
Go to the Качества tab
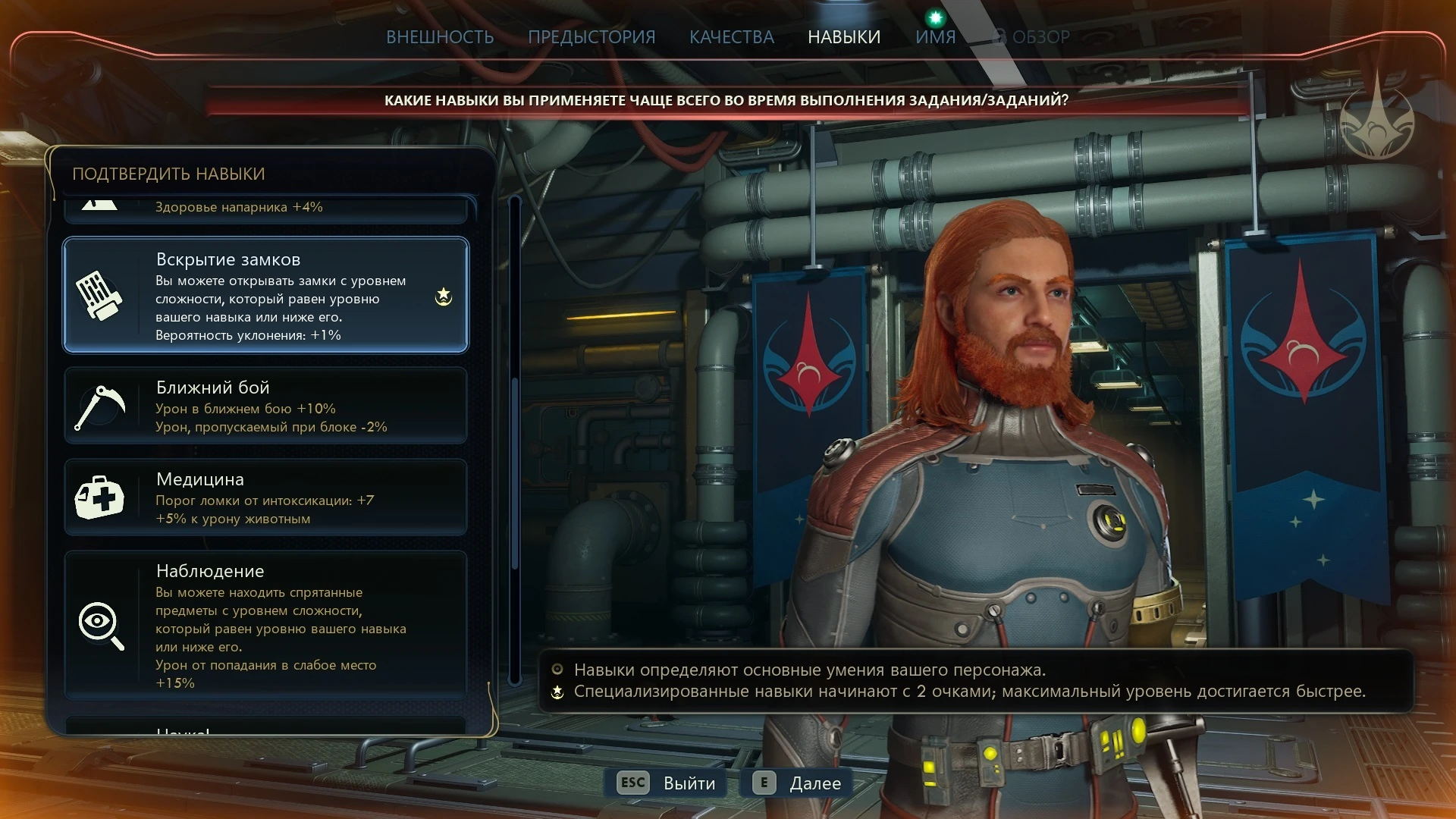point(731,37)
